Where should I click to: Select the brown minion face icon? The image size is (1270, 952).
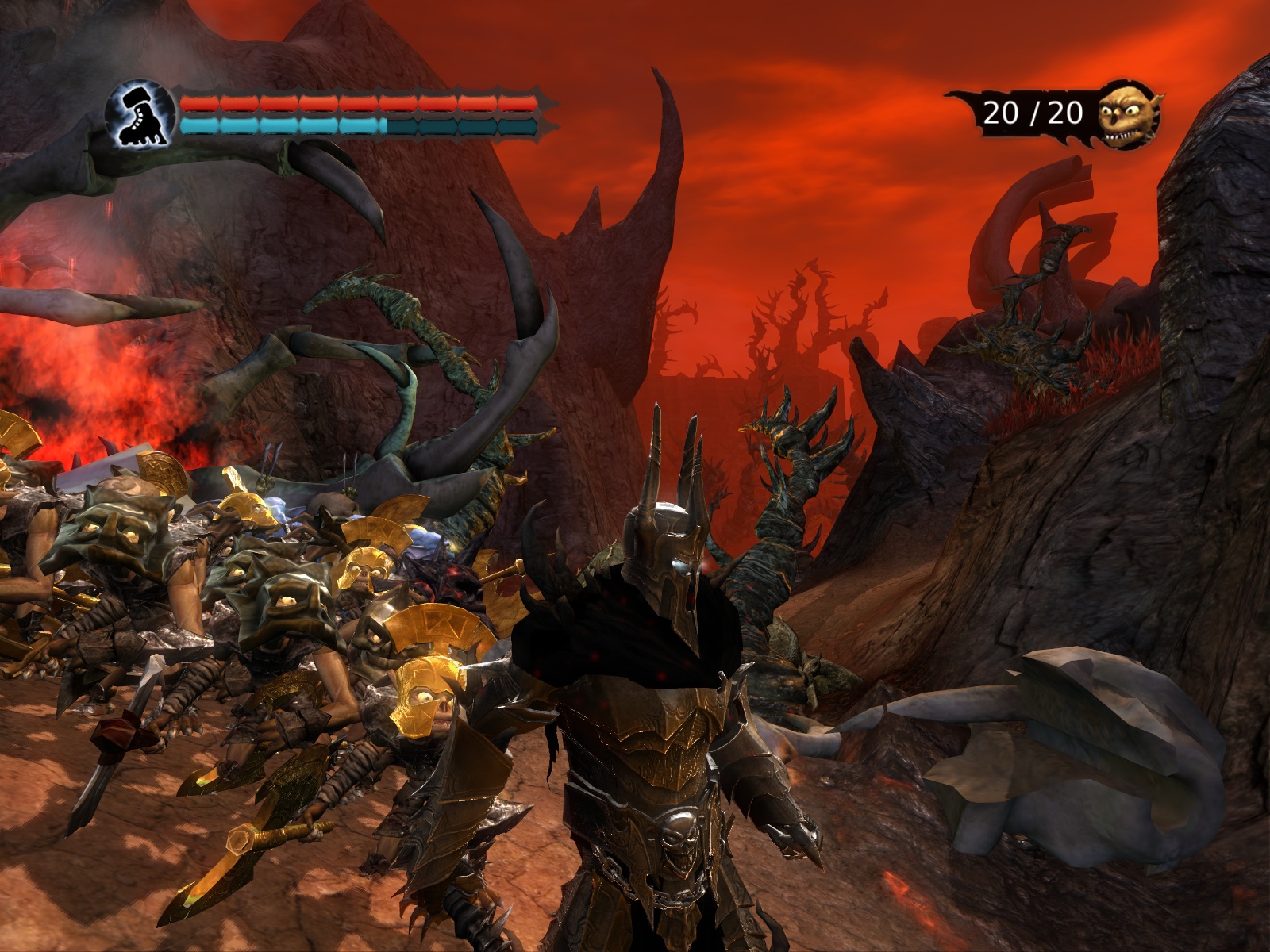(1129, 114)
